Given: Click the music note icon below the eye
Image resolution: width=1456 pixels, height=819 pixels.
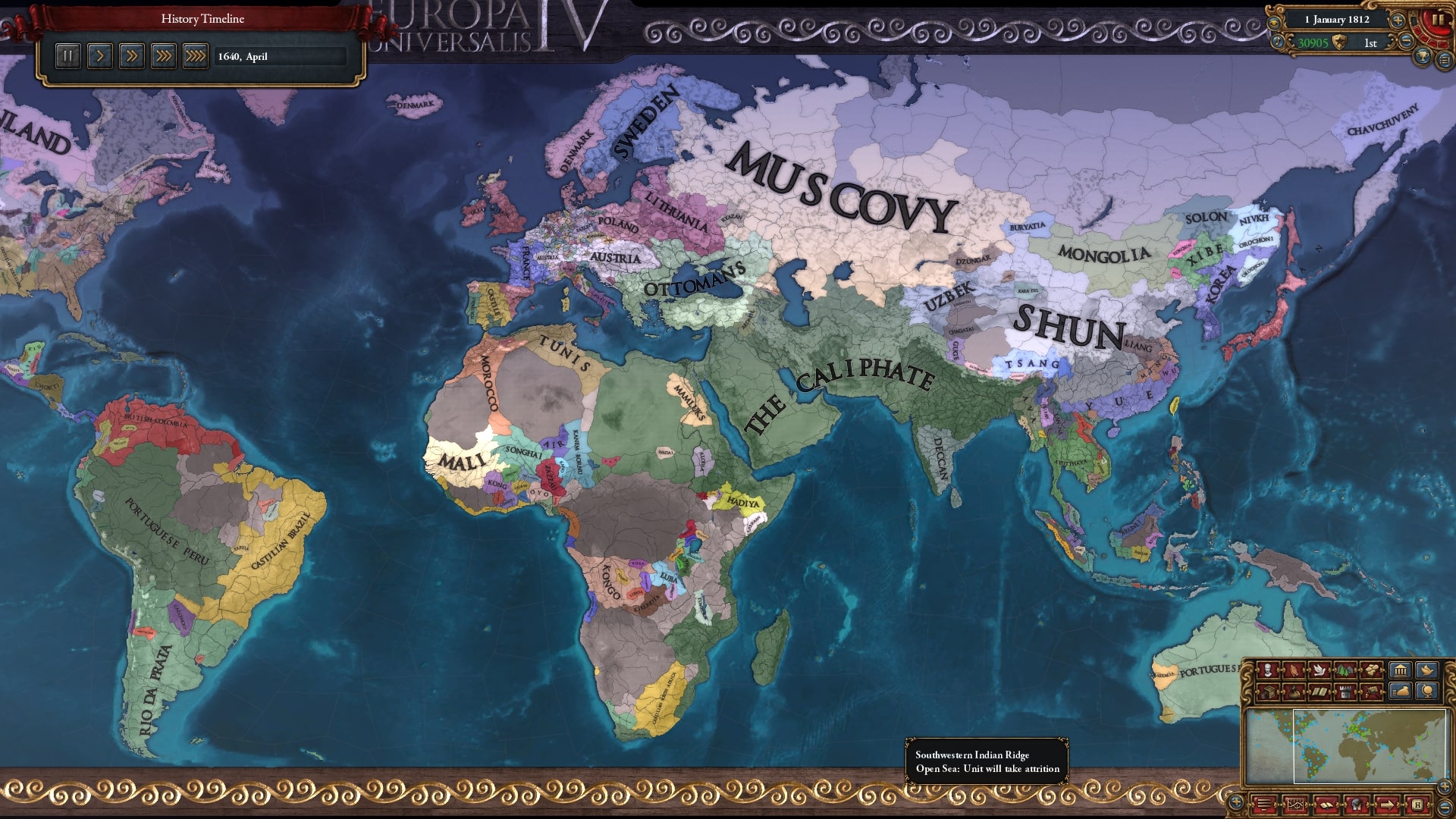Looking at the screenshot, I should [x=1278, y=42].
